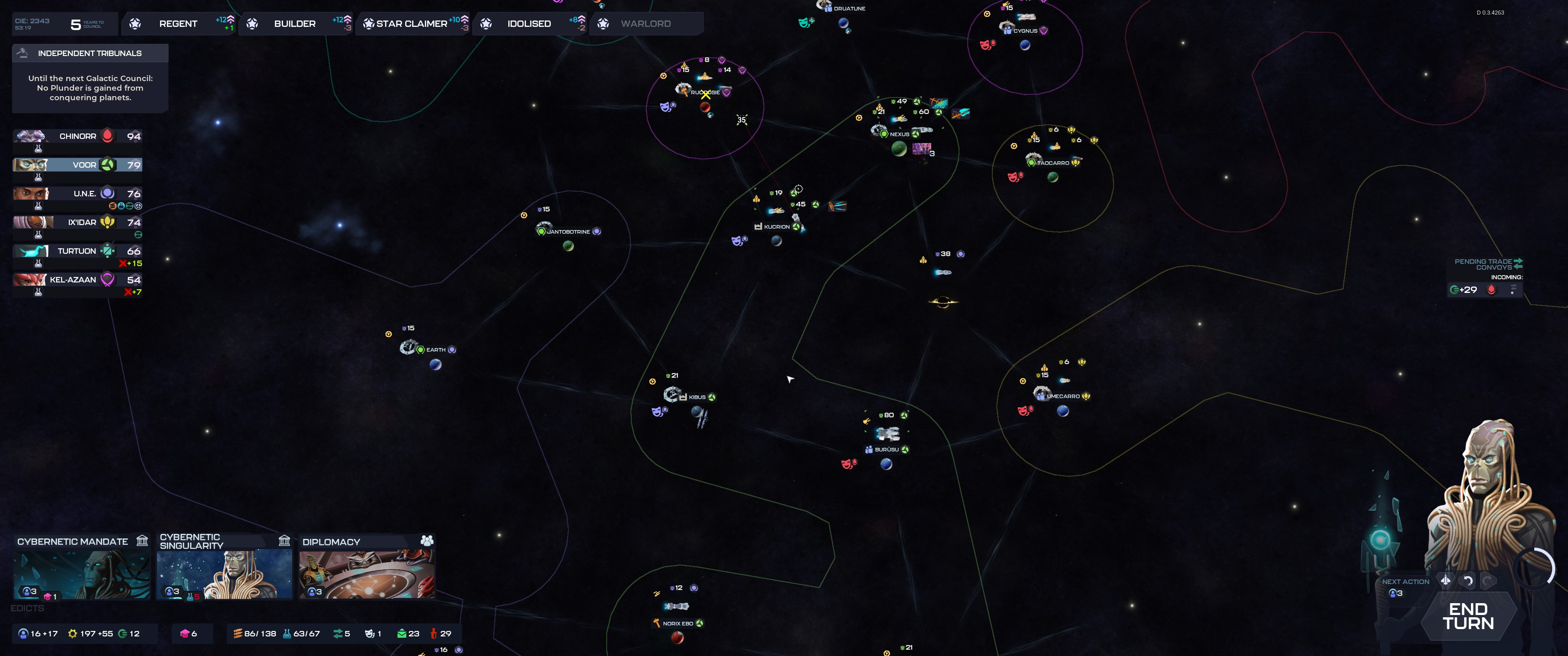Choose the Ix'idar faction row
Screen dimensions: 1568x656
click(x=78, y=222)
